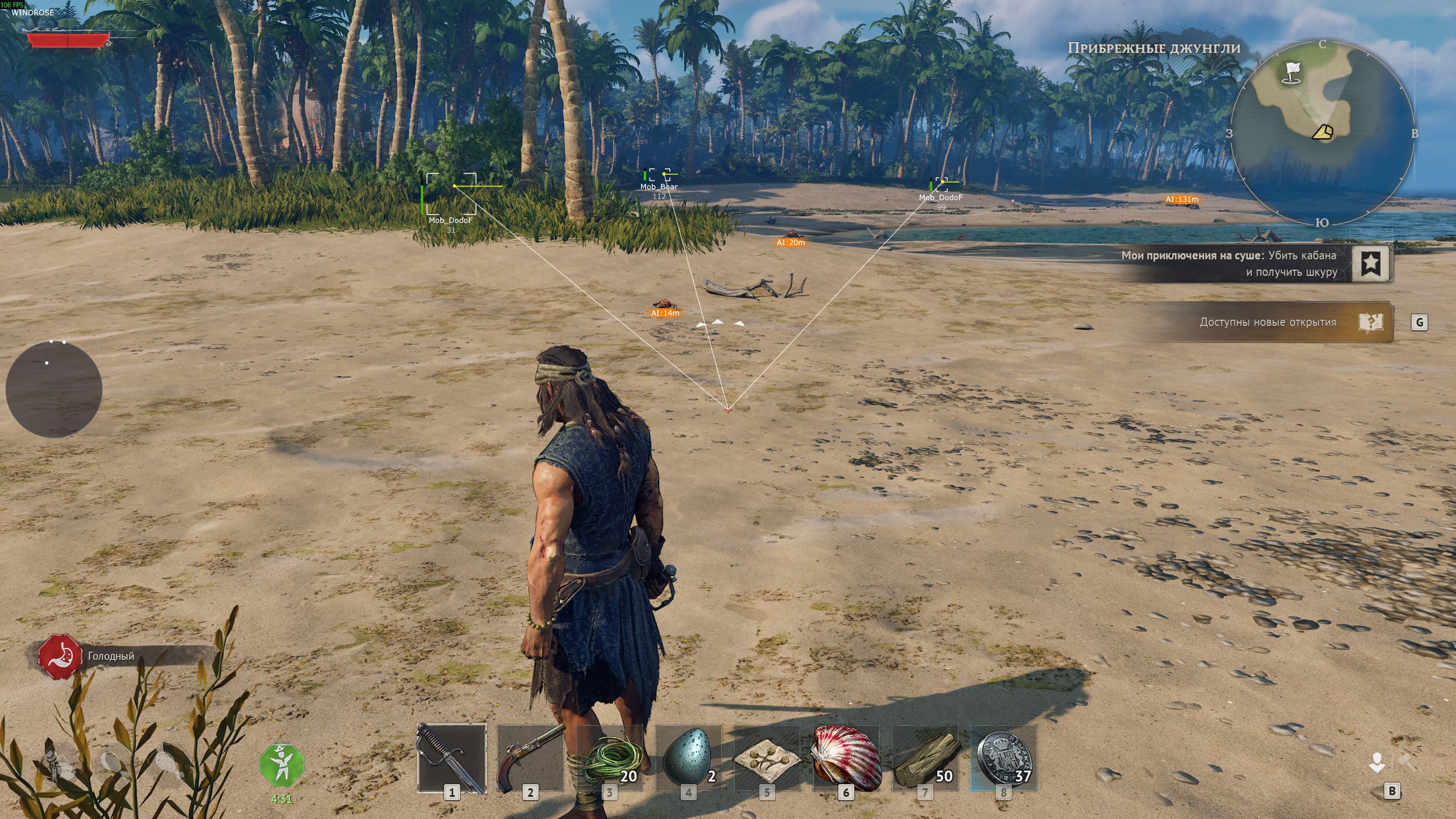Choose the silver coin slot

pyautogui.click(x=1004, y=758)
